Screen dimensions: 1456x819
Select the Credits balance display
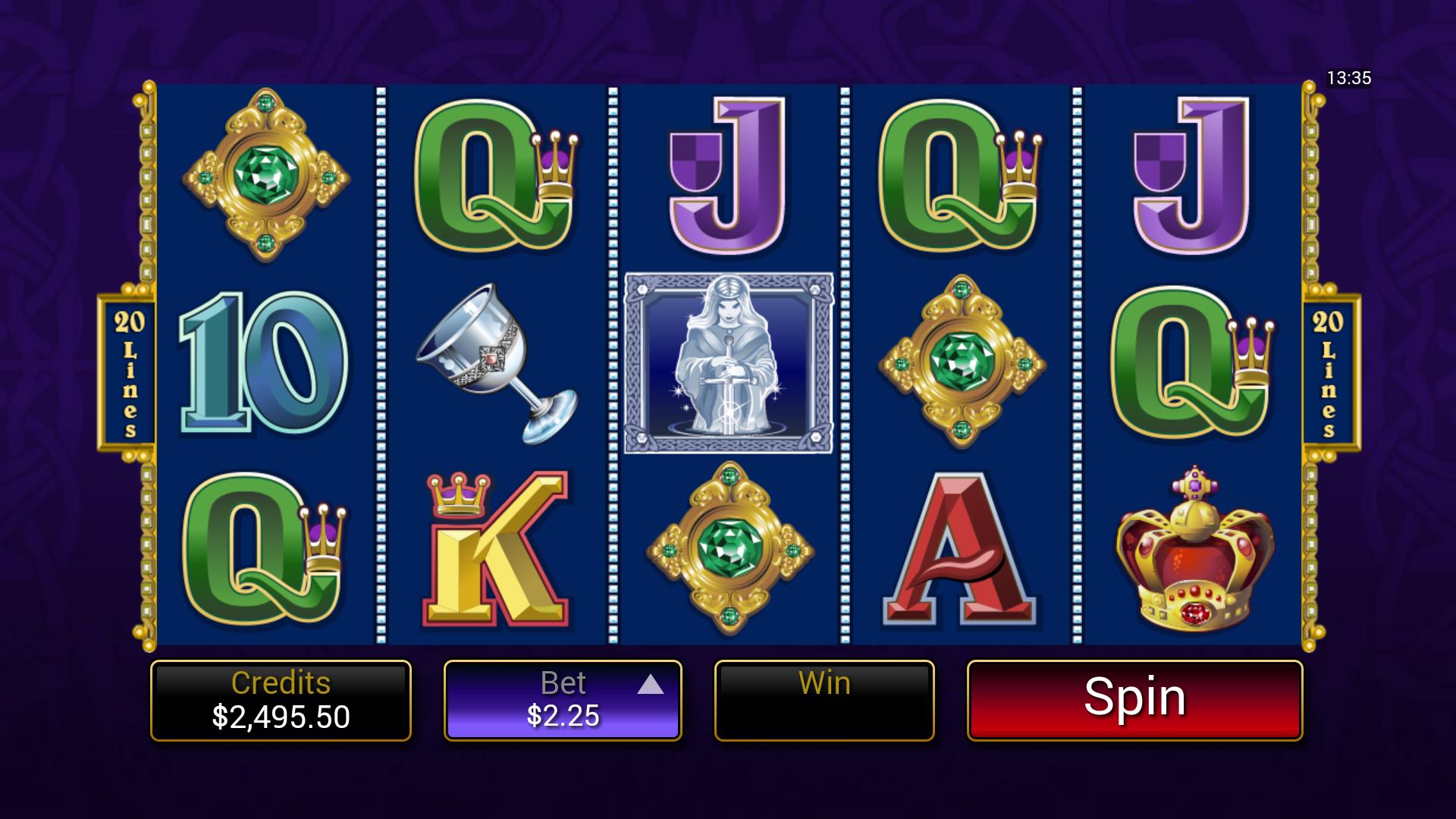(281, 698)
